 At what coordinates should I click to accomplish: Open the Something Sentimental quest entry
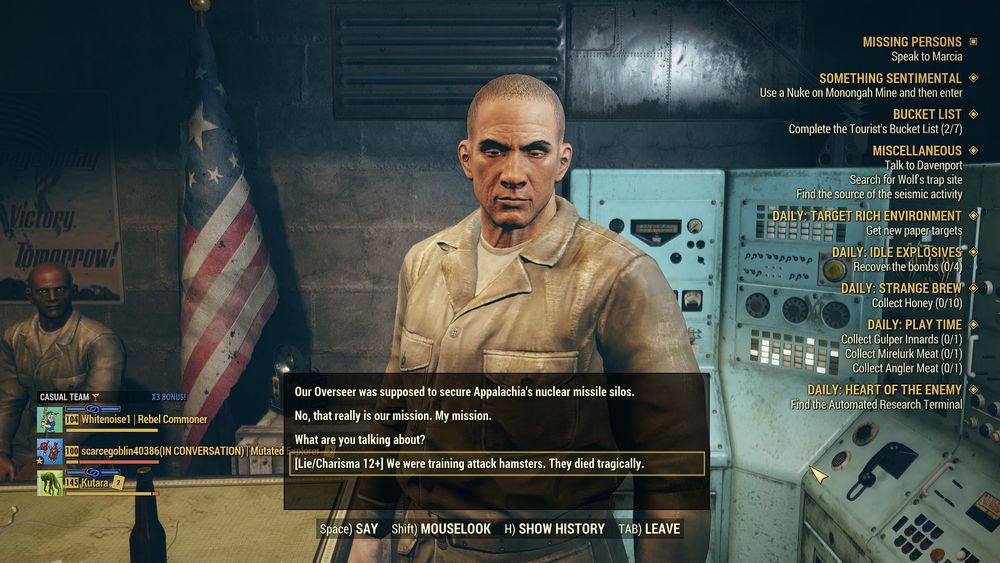click(x=890, y=78)
